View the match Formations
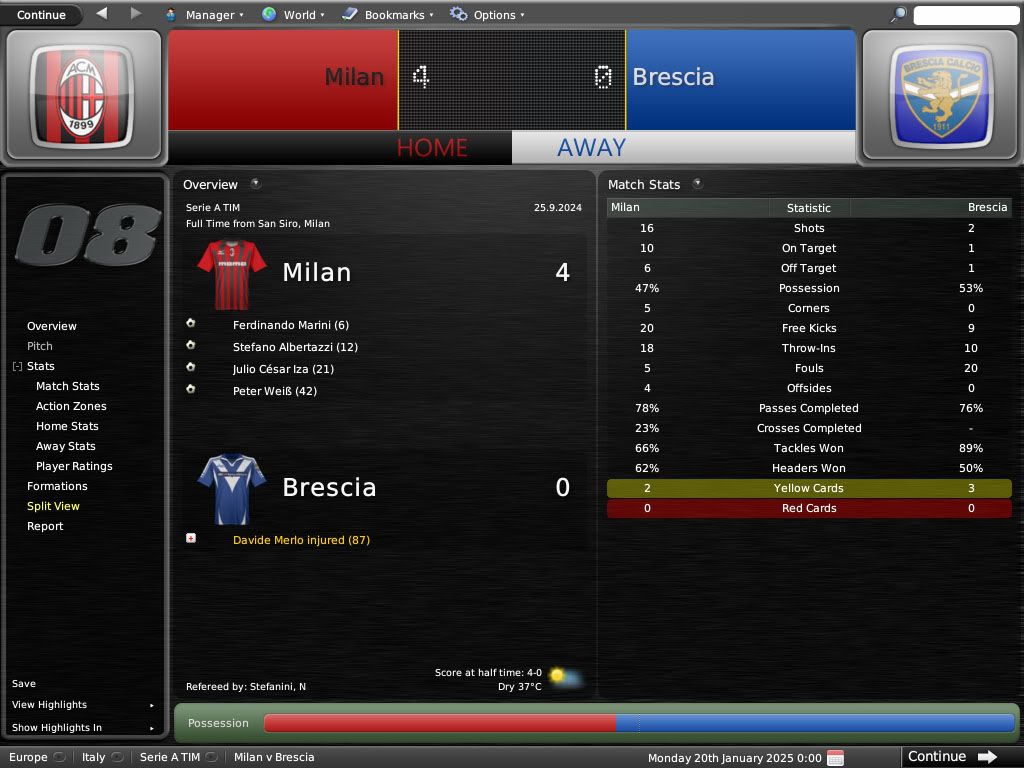 57,486
